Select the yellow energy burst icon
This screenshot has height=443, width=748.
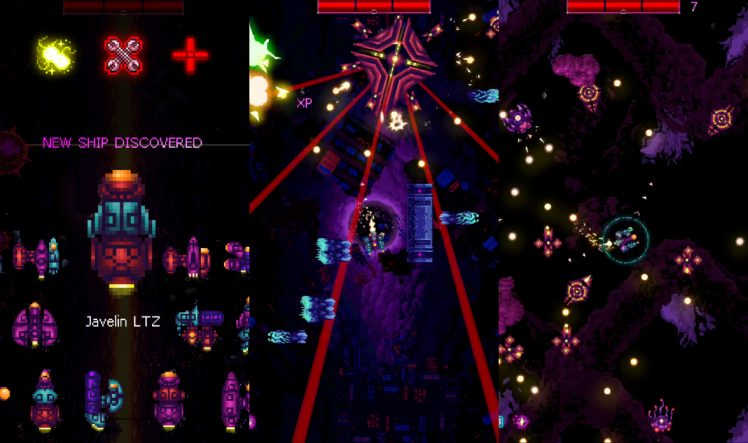click(56, 56)
